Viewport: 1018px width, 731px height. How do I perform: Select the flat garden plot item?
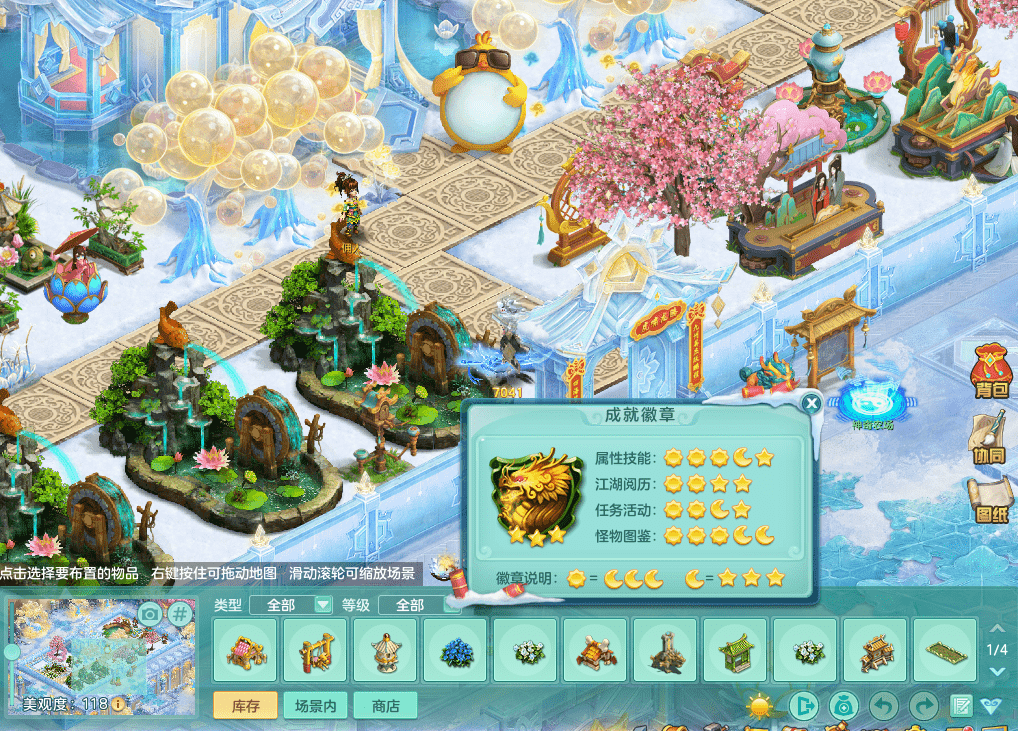945,651
